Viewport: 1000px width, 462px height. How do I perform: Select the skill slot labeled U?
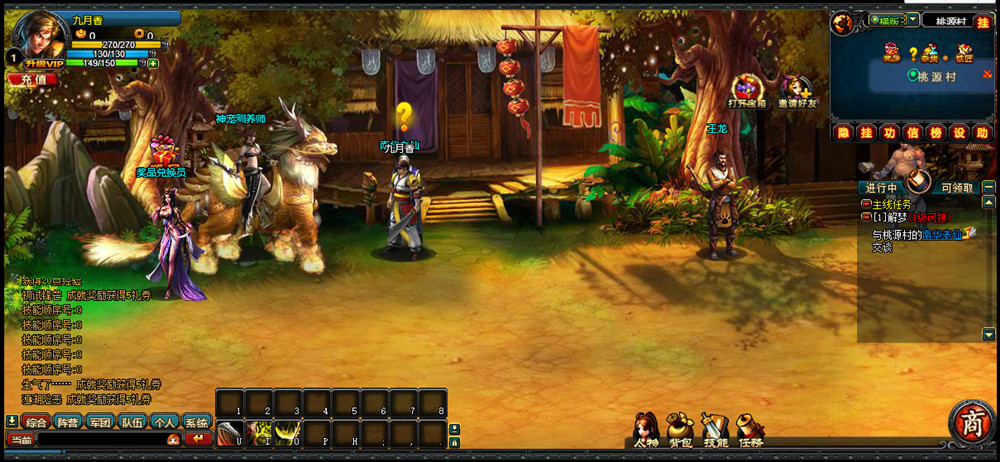click(x=232, y=433)
